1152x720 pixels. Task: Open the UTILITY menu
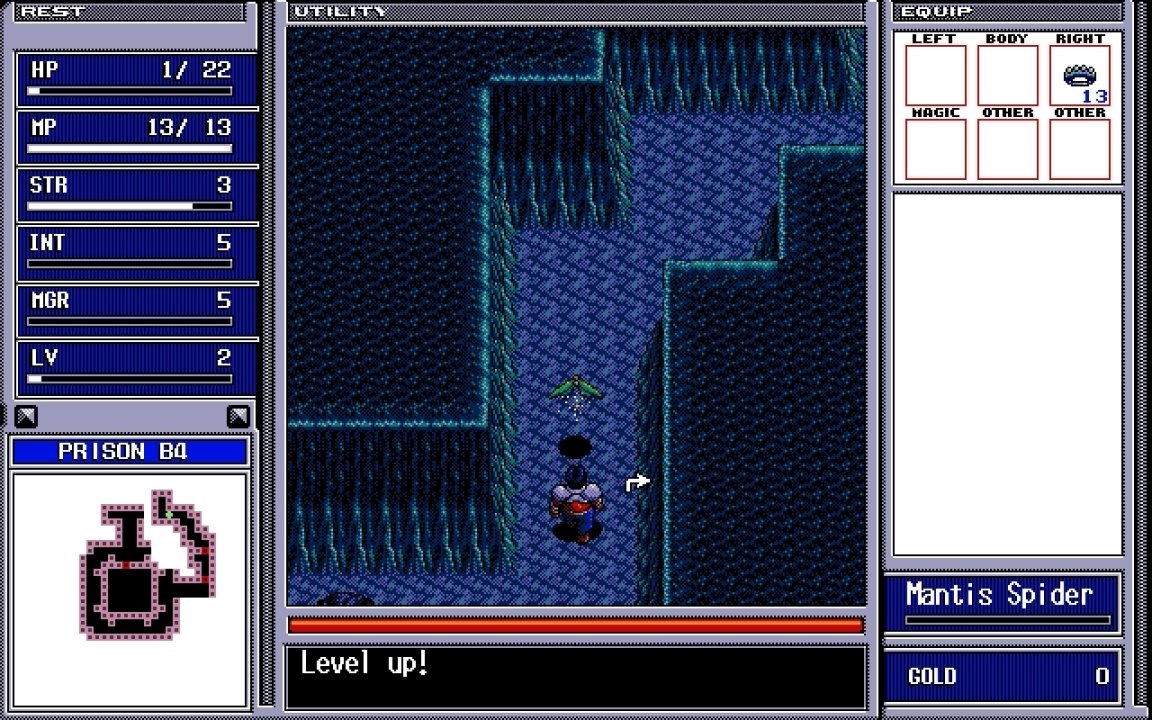click(340, 12)
